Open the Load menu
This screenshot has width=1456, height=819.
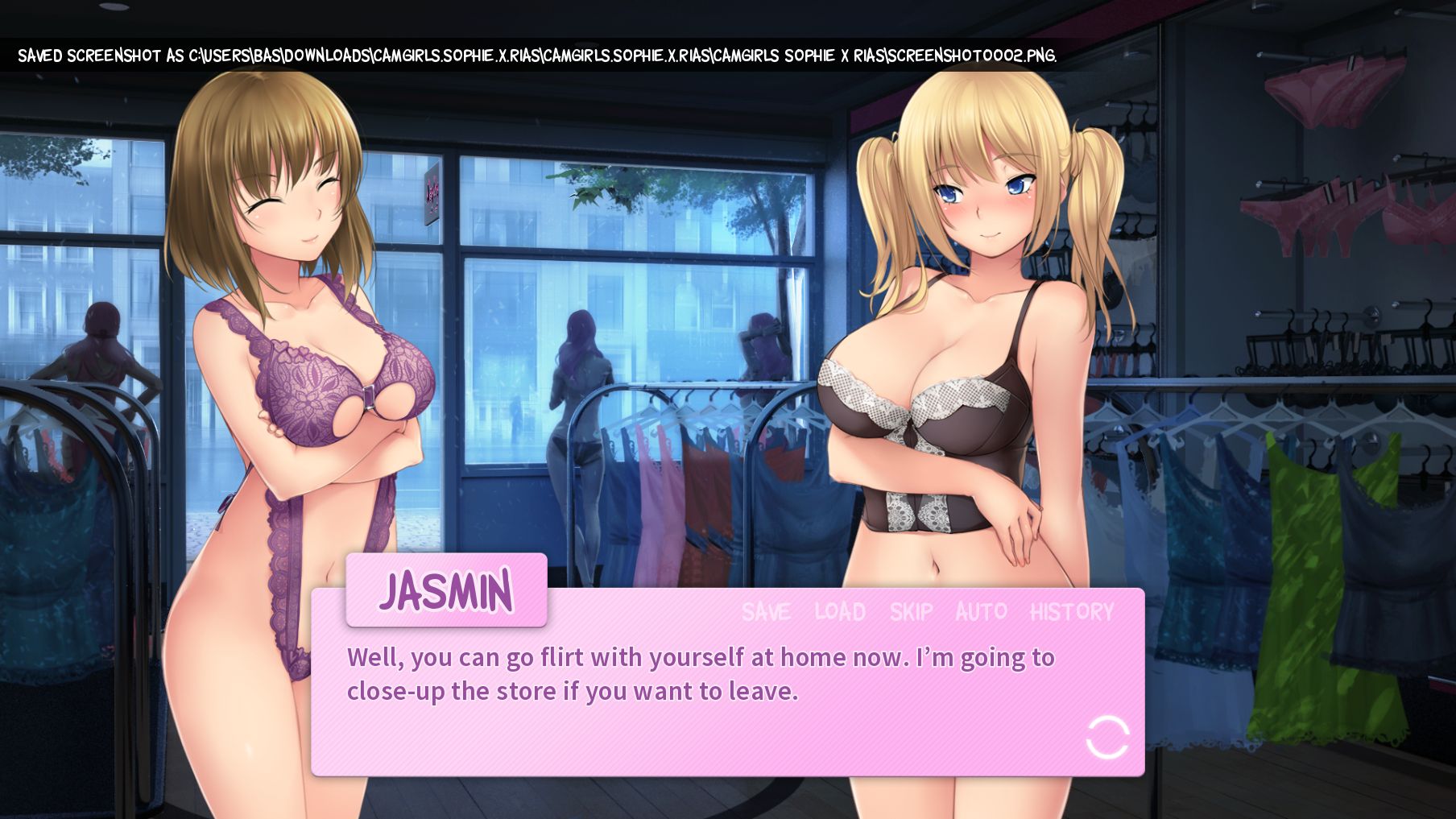coord(839,612)
